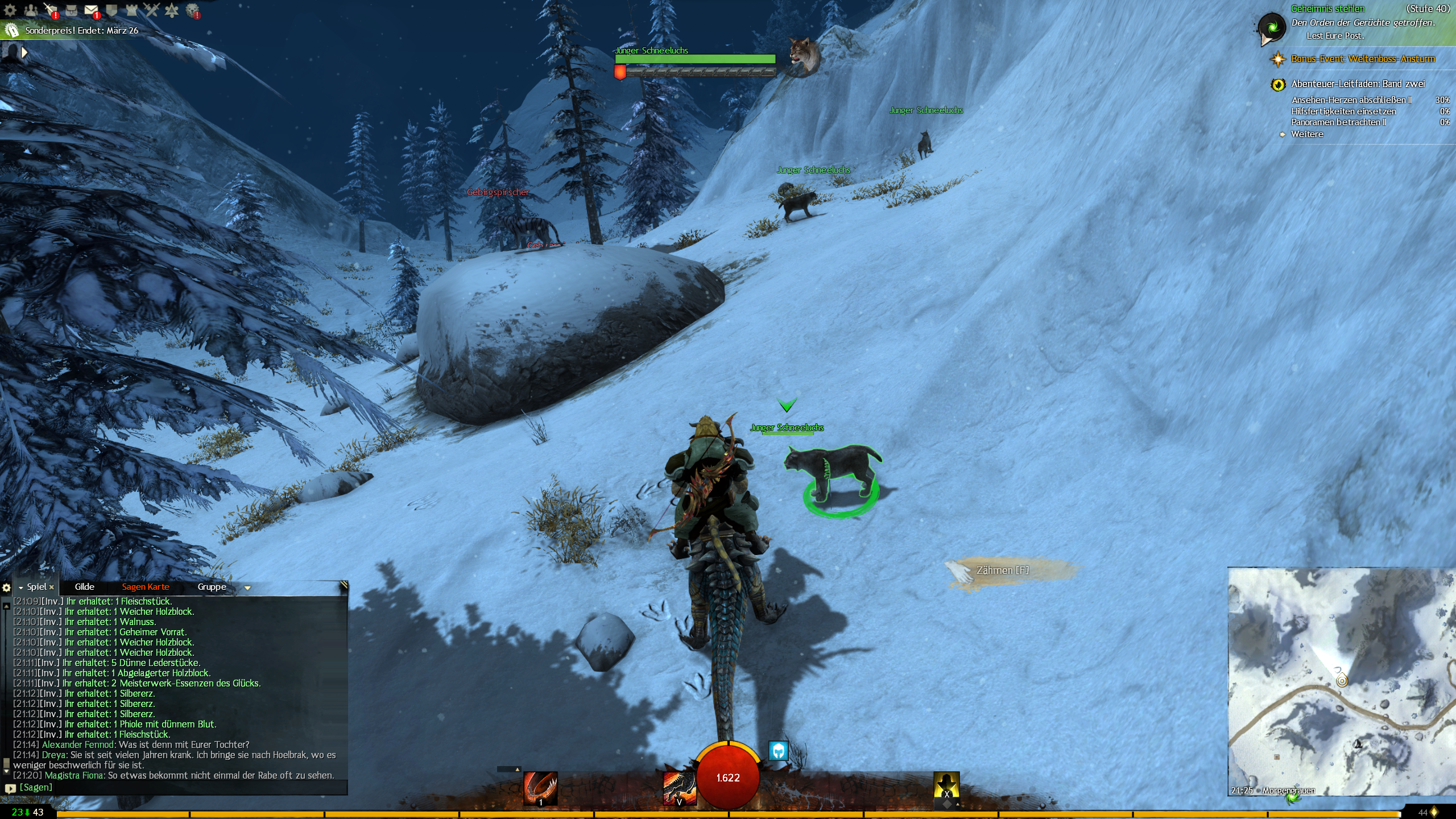
Task: Open the game menu gear icon
Action: pyautogui.click(x=10, y=10)
